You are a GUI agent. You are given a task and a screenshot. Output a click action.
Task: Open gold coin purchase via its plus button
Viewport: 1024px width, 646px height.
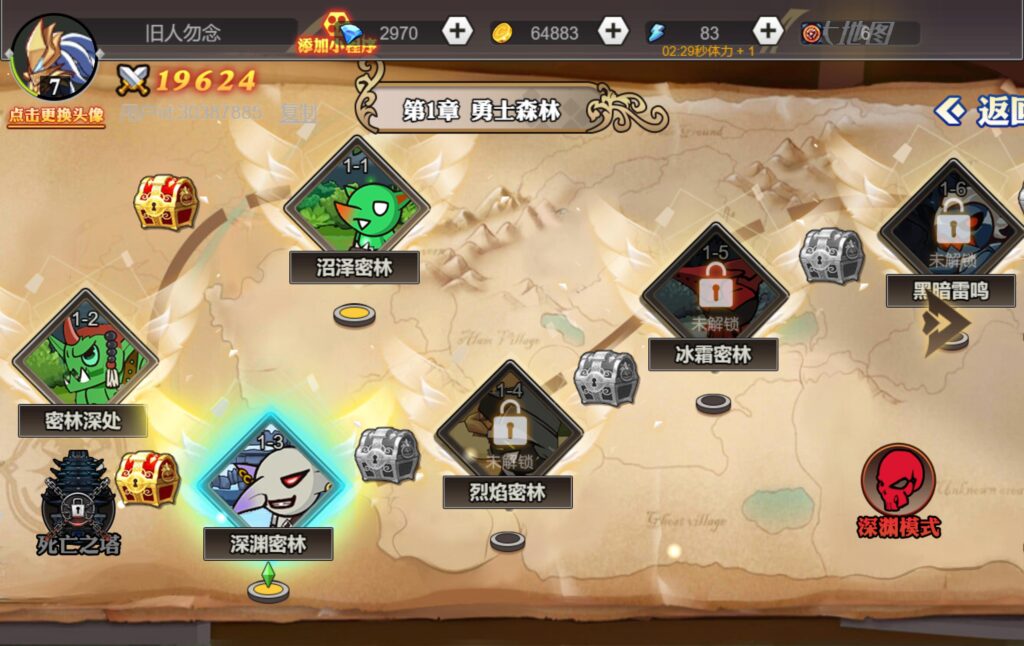click(x=613, y=32)
